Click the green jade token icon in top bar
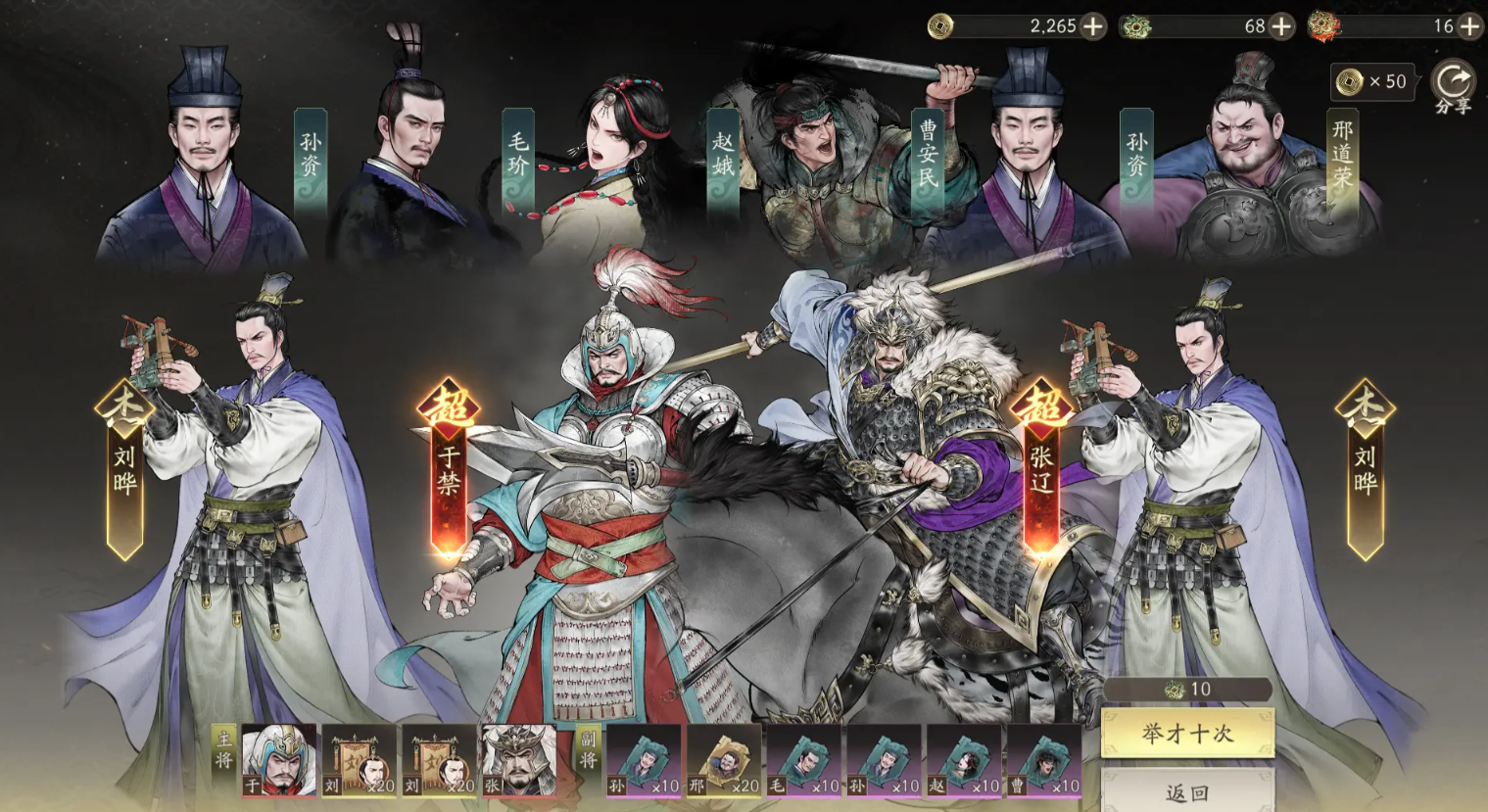The width and height of the screenshot is (1488, 812). coord(1135,26)
